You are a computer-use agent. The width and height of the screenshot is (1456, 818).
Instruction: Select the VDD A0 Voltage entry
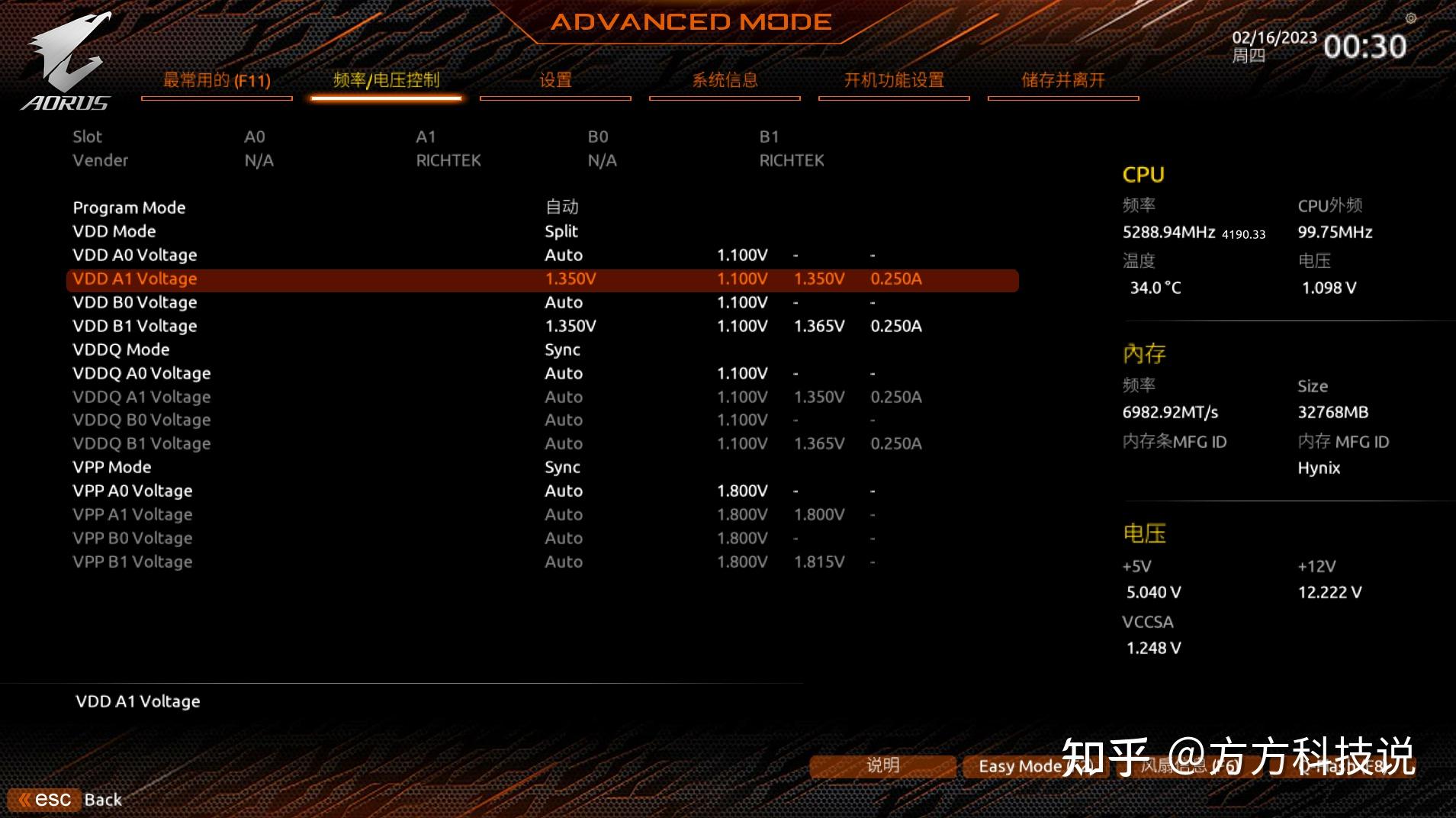(135, 255)
